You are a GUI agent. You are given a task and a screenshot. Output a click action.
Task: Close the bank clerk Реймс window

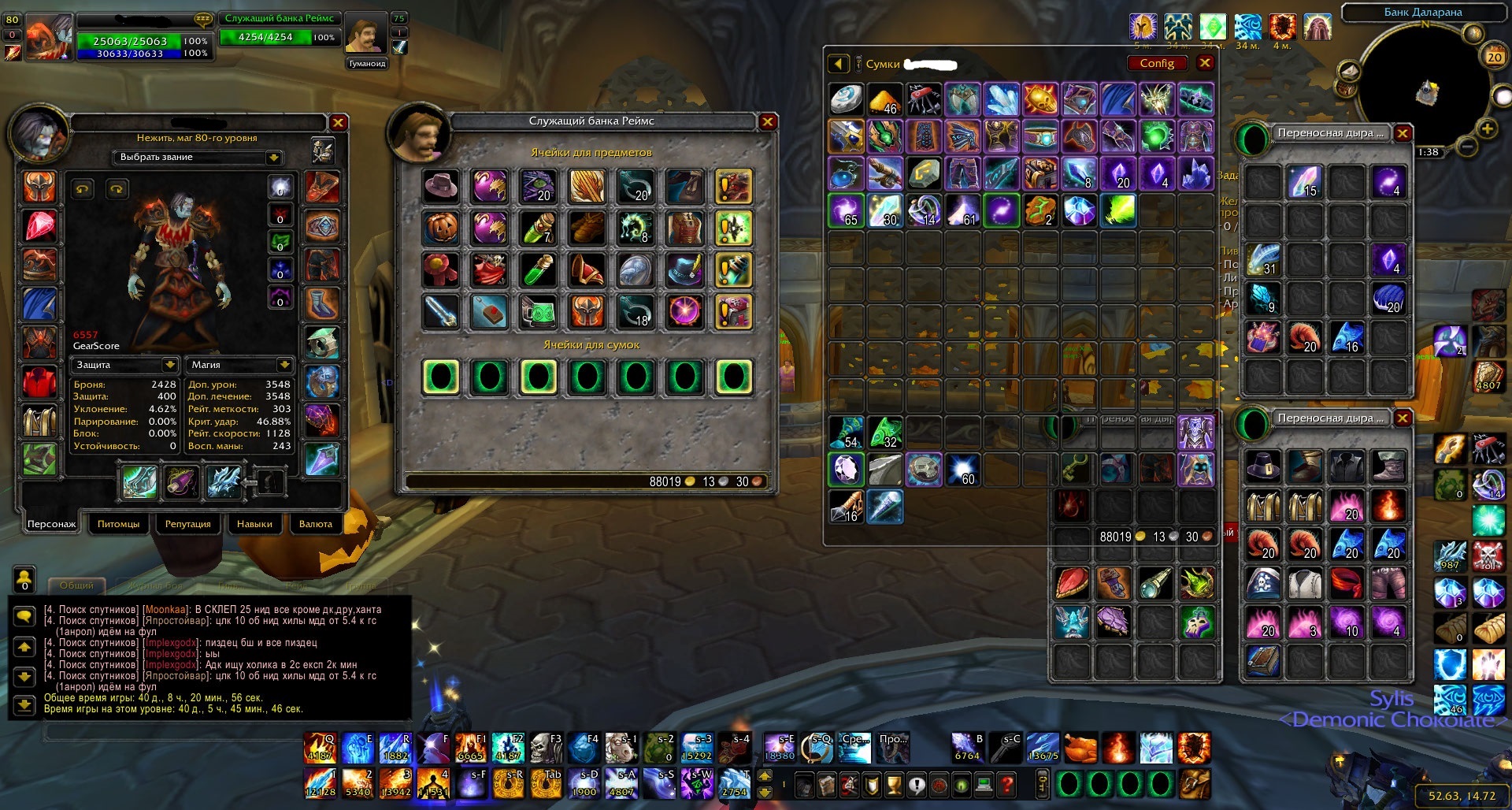(767, 121)
